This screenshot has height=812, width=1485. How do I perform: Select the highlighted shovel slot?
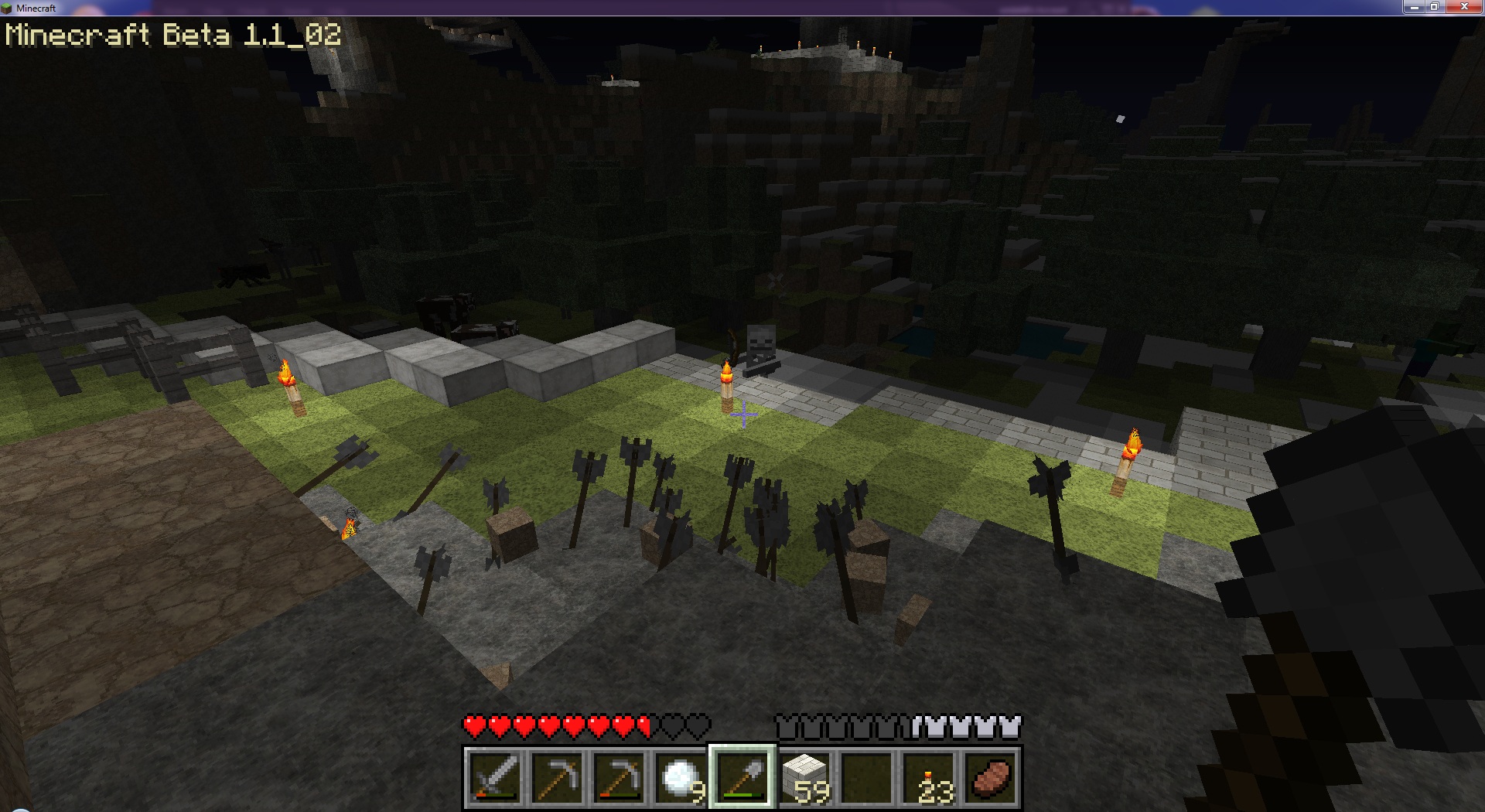coord(742,777)
